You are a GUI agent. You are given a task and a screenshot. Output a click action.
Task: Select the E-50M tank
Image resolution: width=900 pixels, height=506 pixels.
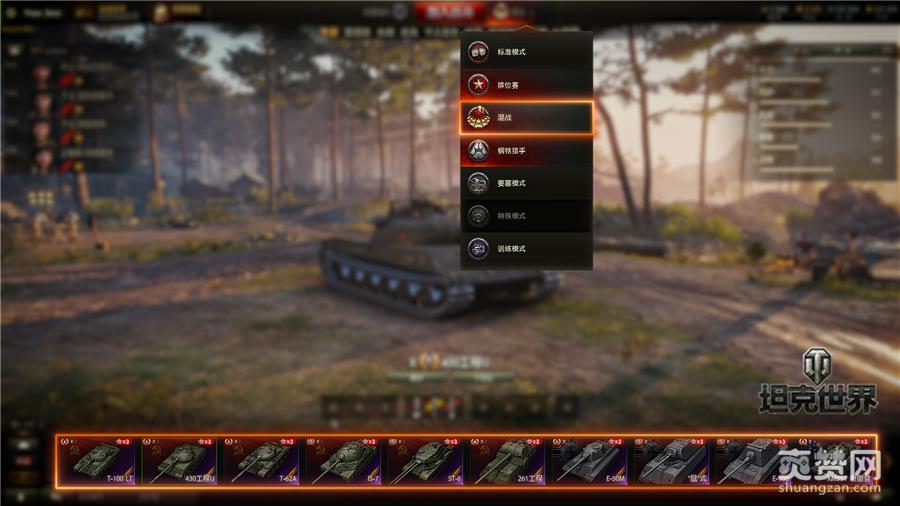coord(589,462)
